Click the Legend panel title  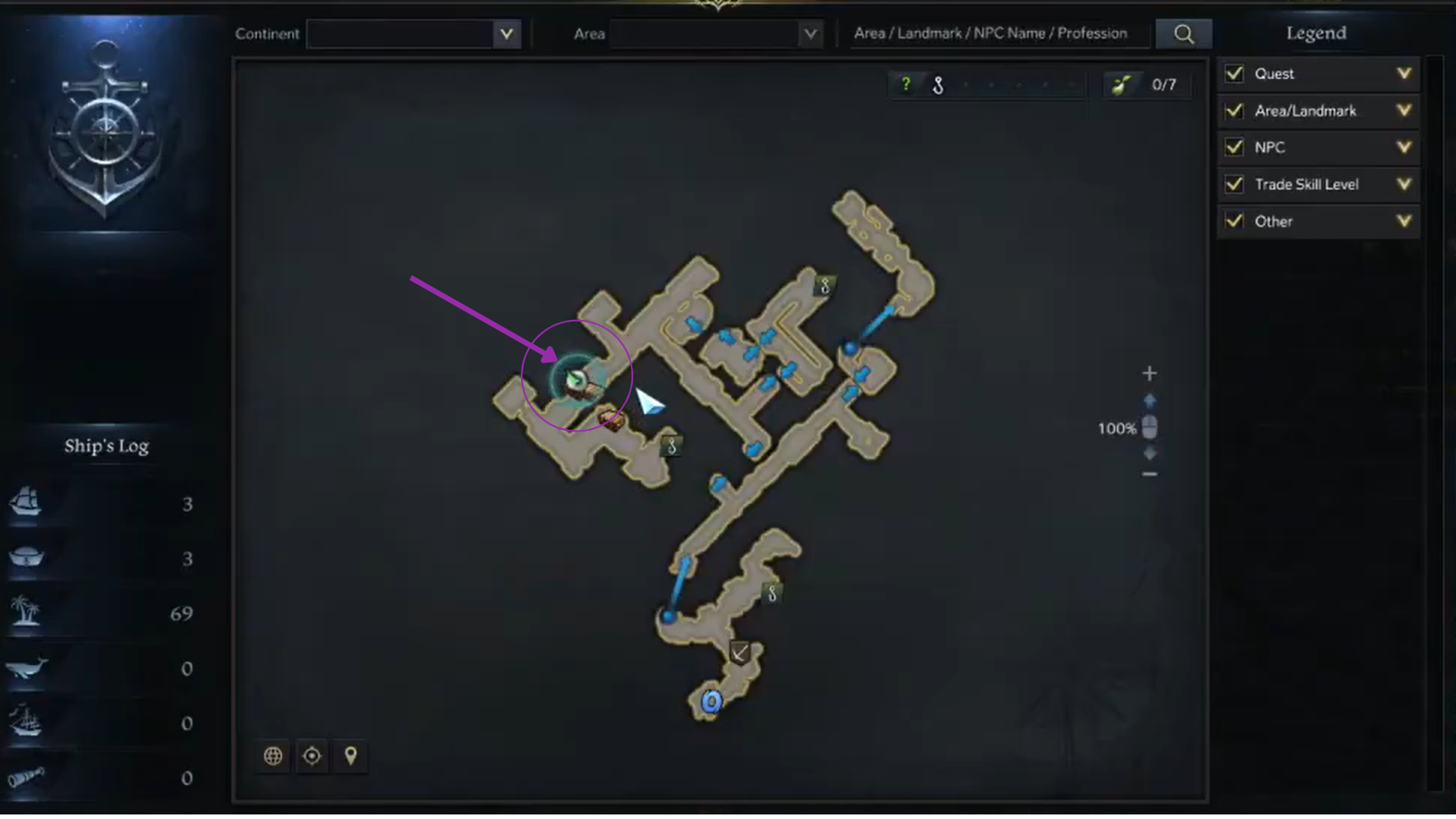1316,33
